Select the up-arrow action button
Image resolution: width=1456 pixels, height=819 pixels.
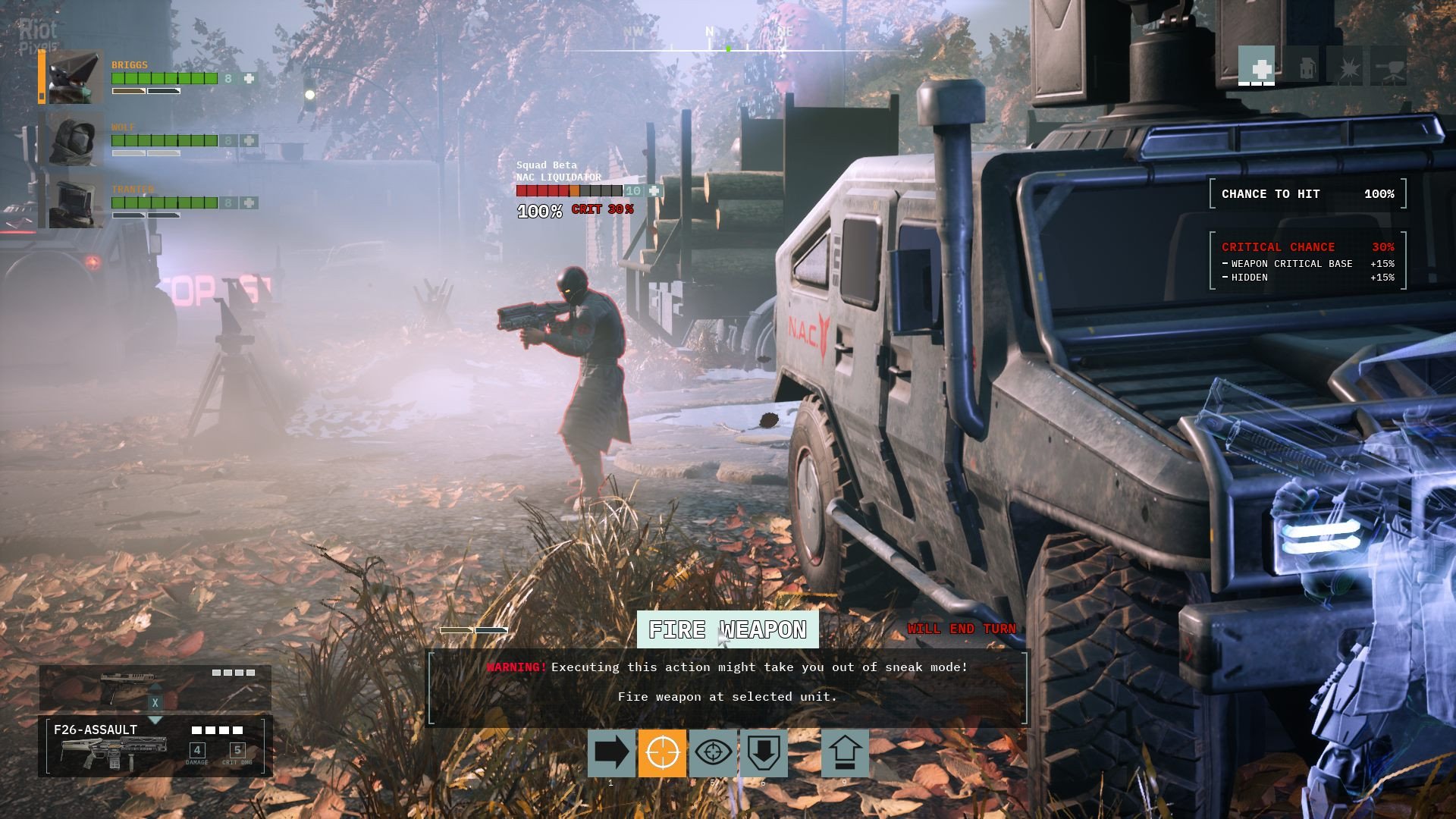(845, 753)
